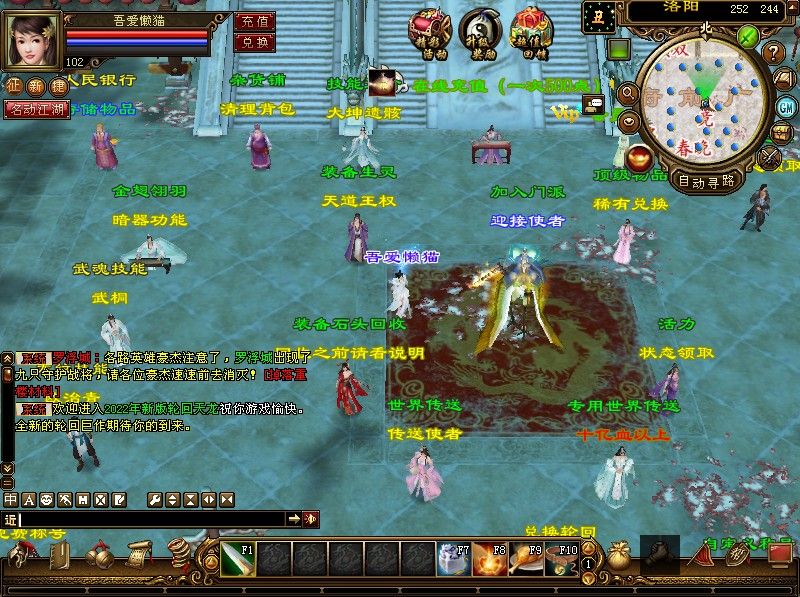Click the smiley face emoticon chat button
800x597 pixels.
point(46,499)
